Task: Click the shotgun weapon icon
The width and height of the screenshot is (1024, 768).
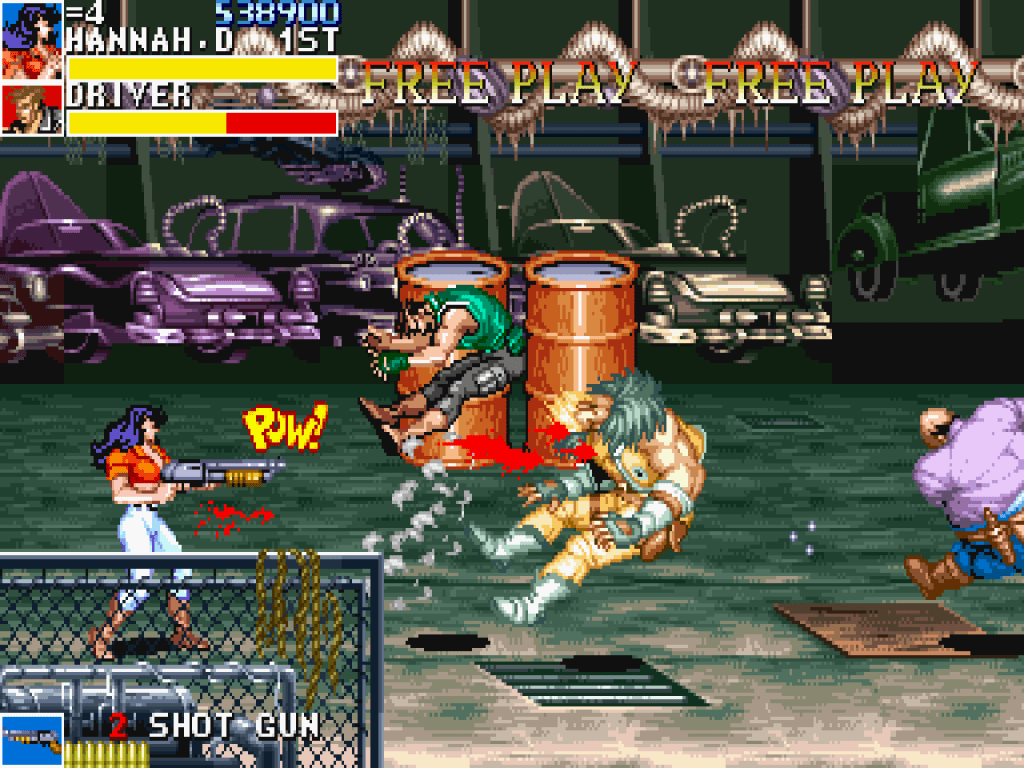Action: pos(31,738)
